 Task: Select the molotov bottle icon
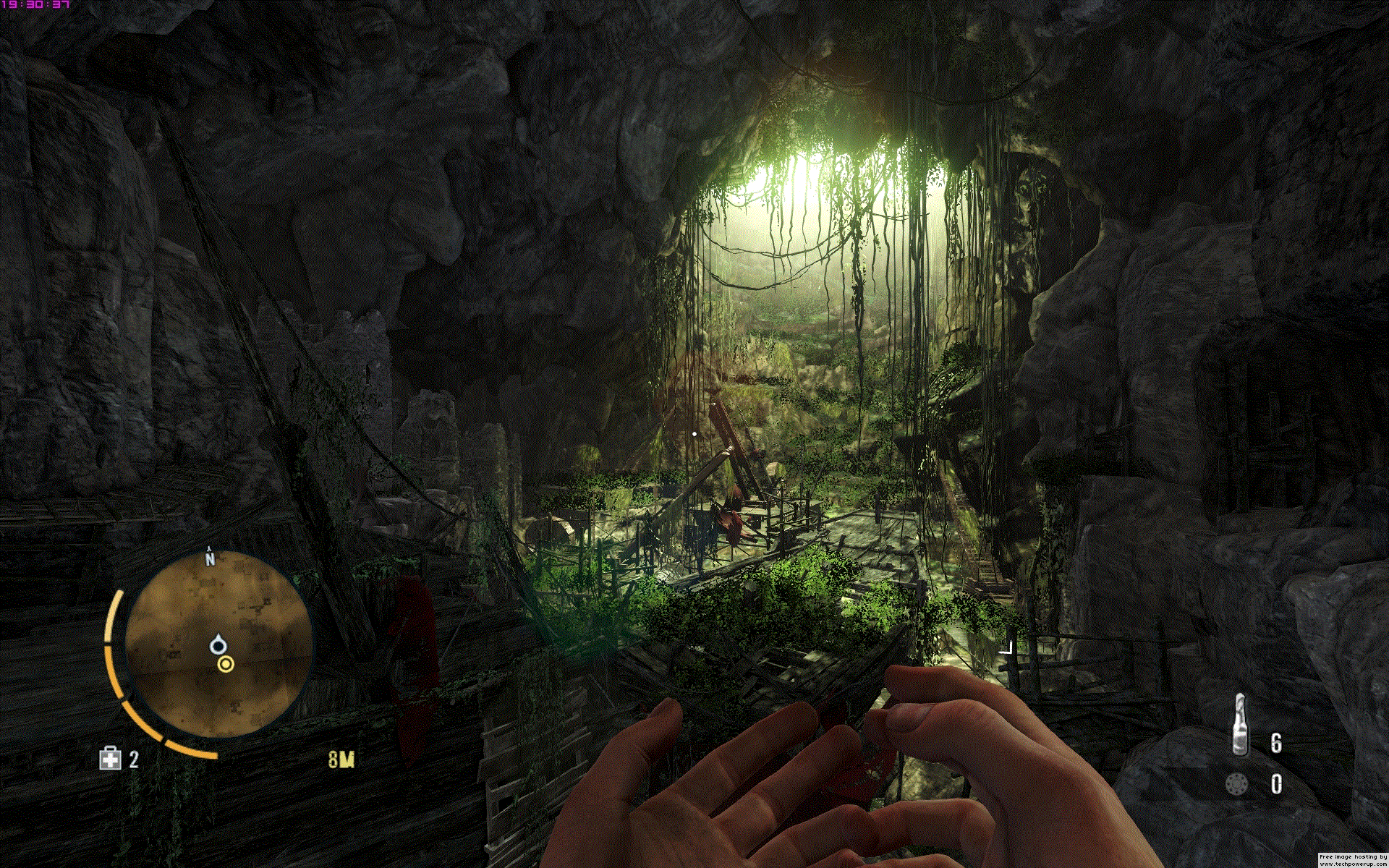click(x=1240, y=725)
